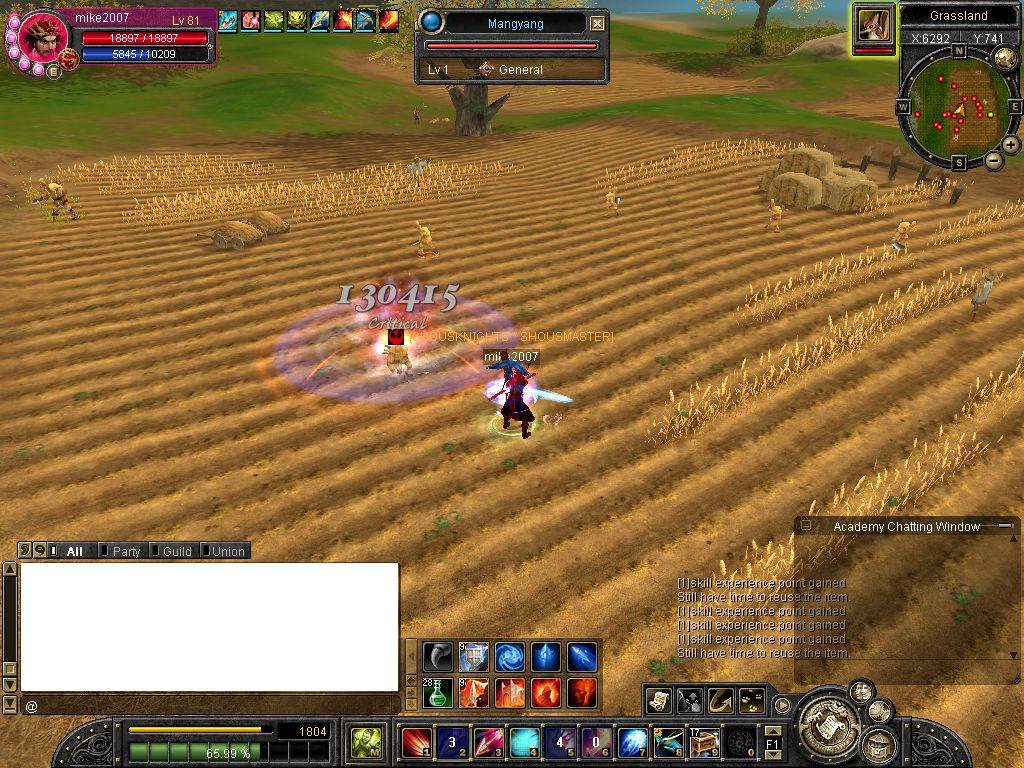Image resolution: width=1024 pixels, height=768 pixels.
Task: Zoom out the minimap with the minus button
Action: 993,160
